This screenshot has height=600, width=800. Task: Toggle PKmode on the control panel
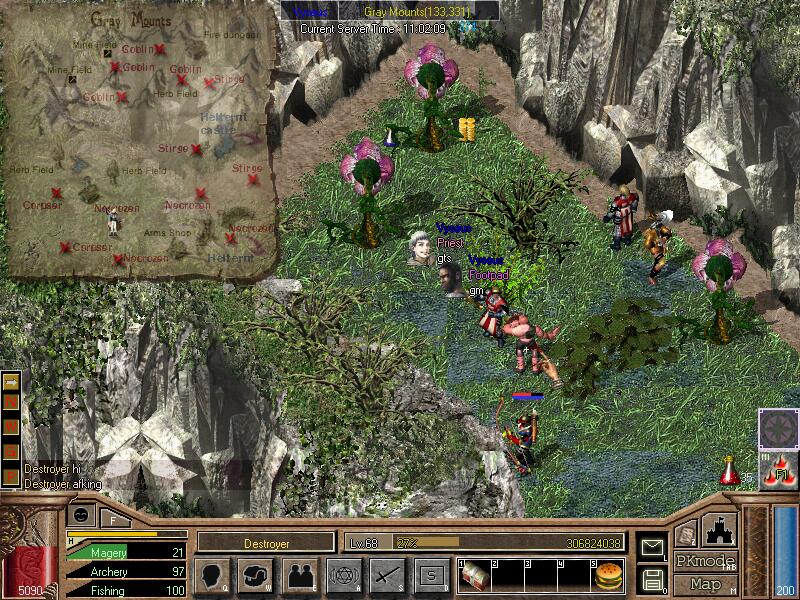pos(705,561)
